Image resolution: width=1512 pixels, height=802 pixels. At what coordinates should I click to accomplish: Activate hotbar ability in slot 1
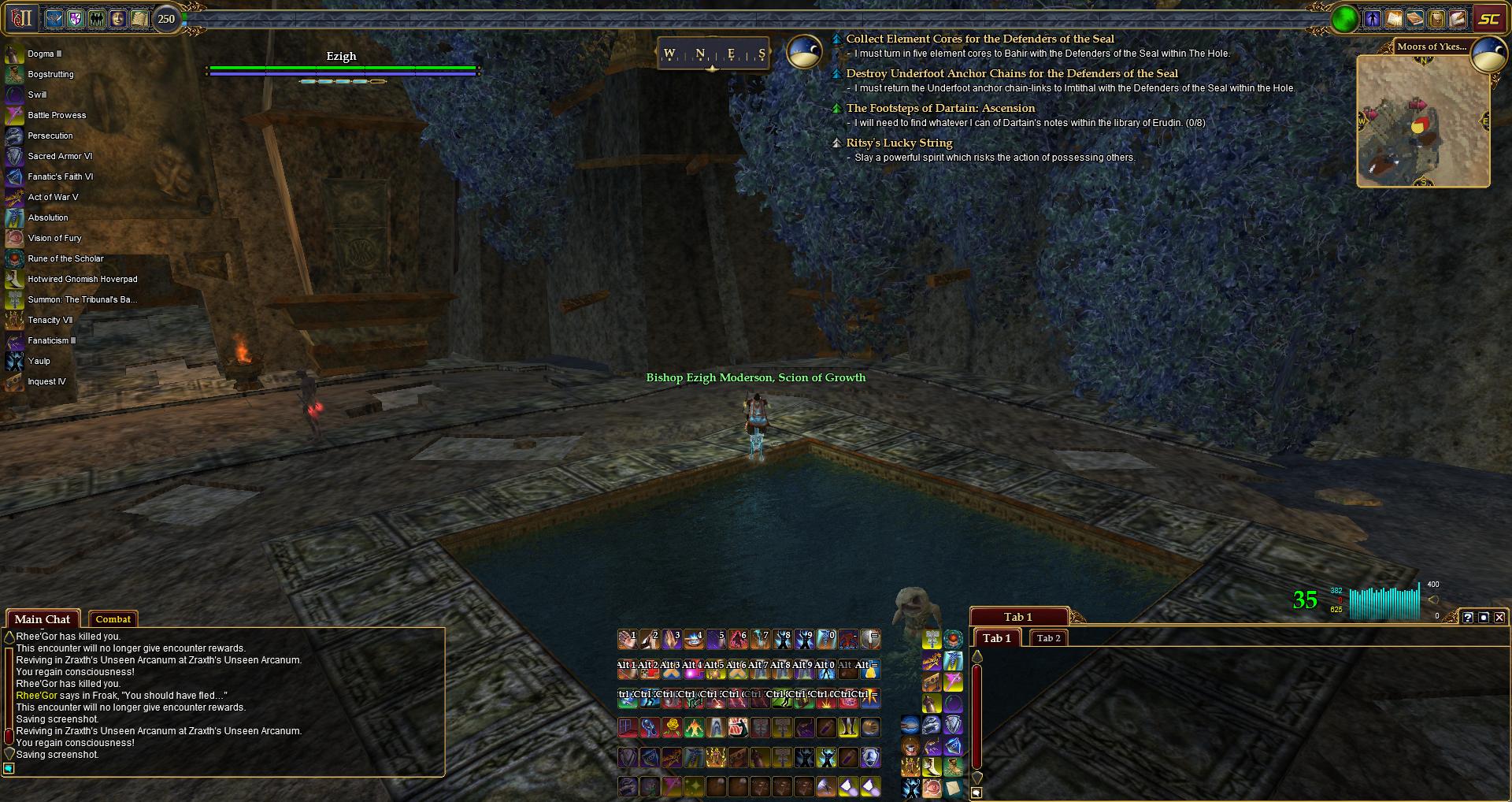coord(628,639)
